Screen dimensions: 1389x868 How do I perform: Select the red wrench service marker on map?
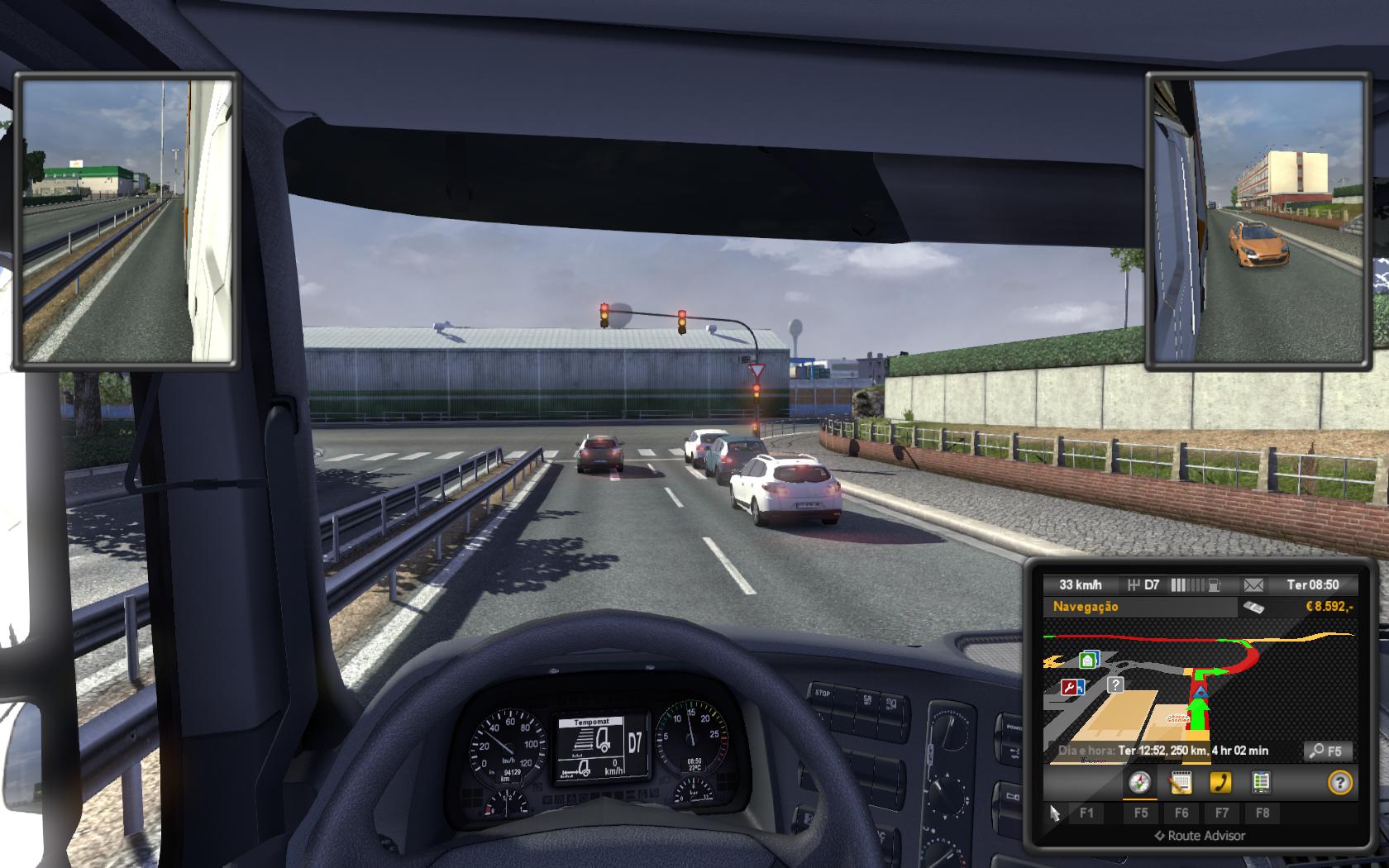[1072, 686]
